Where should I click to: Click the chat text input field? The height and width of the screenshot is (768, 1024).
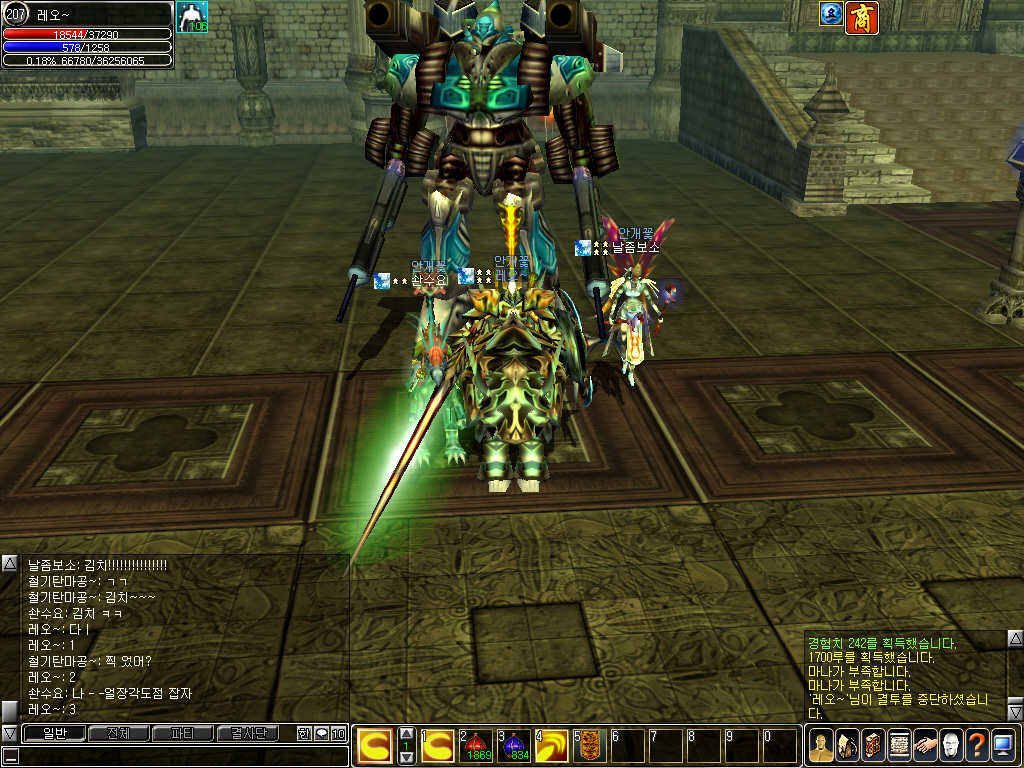coord(180,755)
